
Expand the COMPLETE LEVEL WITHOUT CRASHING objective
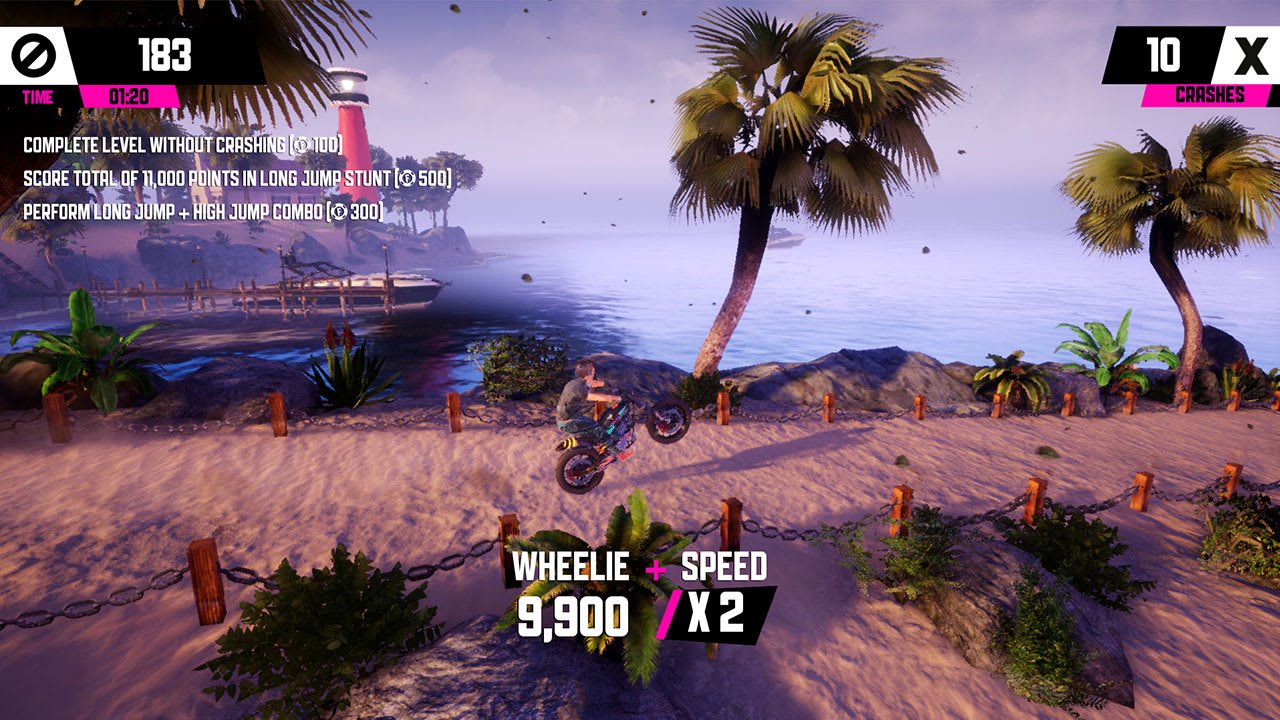point(180,143)
